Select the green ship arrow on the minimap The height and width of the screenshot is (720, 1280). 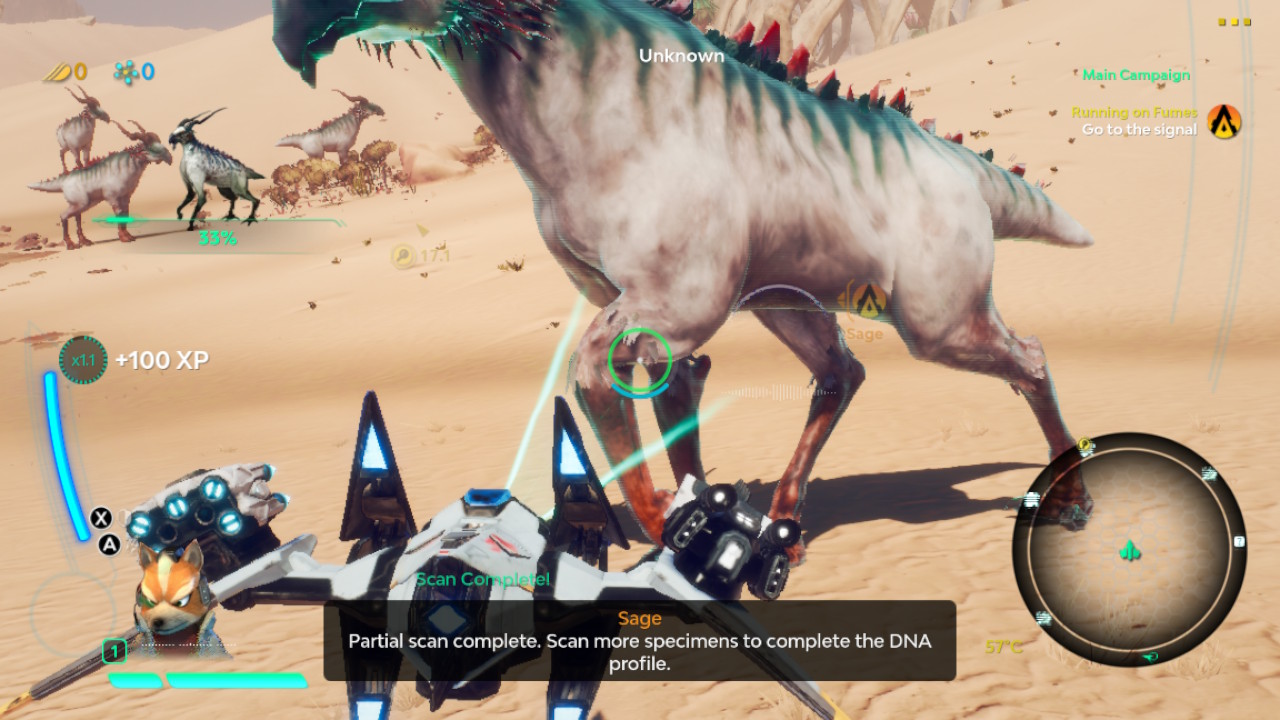(x=1129, y=551)
